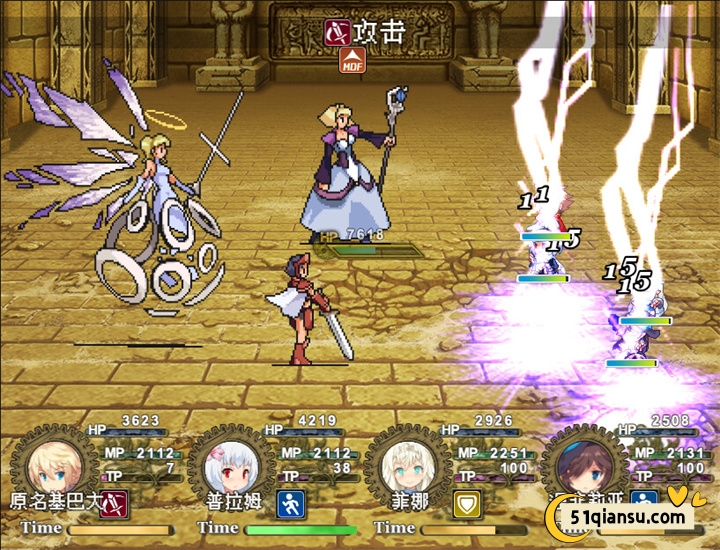Select the blonde 原名基巴大 party portrait
The width and height of the screenshot is (720, 550).
point(49,466)
